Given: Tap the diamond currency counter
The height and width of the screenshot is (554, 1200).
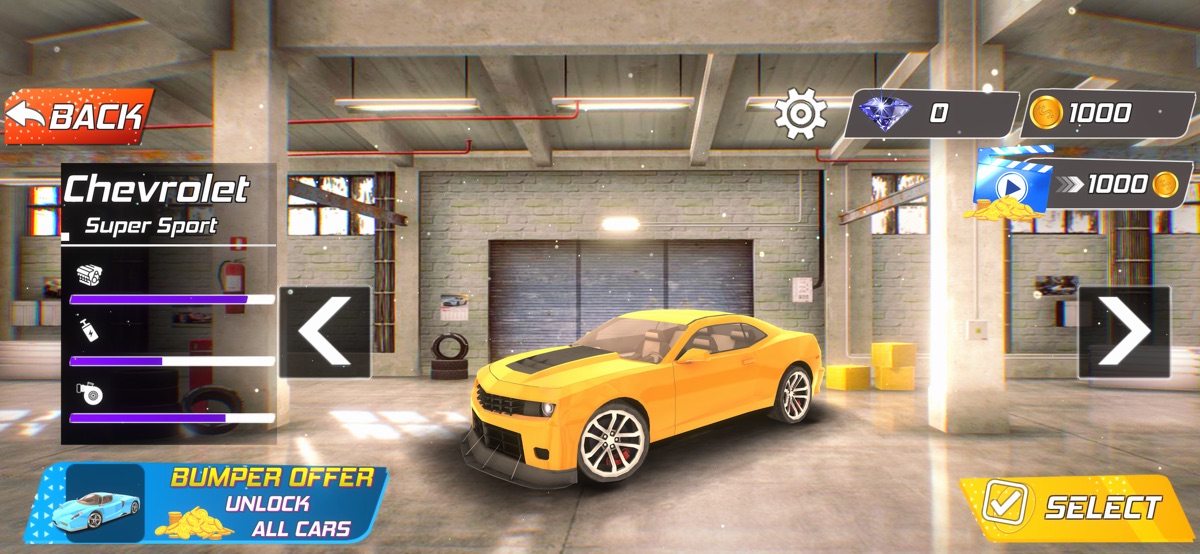Looking at the screenshot, I should point(930,113).
